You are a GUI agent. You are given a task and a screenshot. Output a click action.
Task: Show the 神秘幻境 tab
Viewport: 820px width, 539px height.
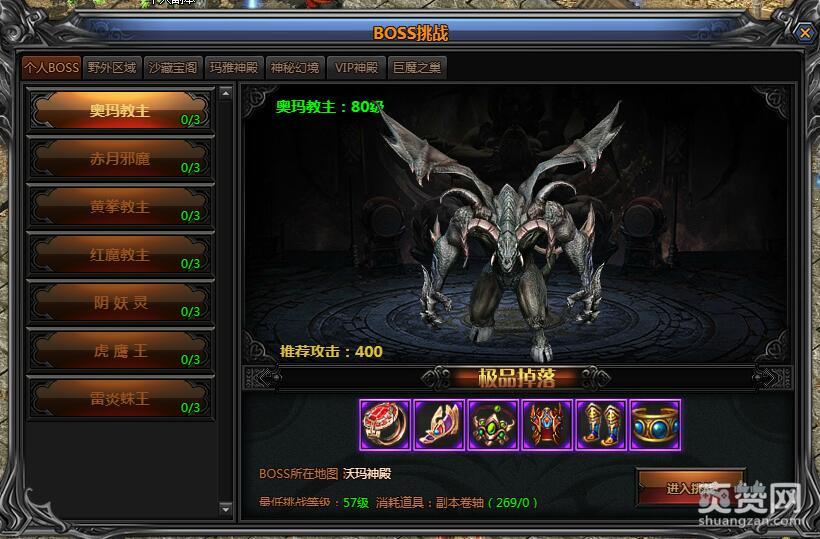295,68
